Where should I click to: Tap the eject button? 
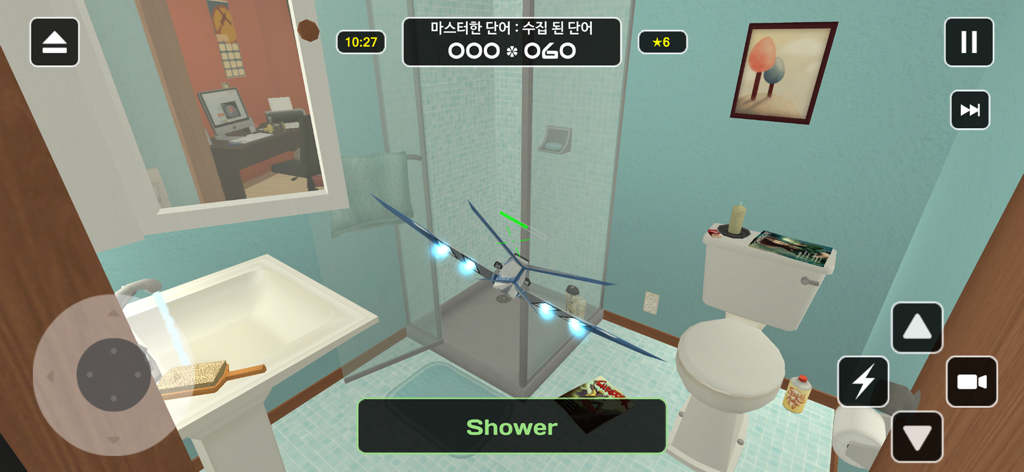click(54, 42)
